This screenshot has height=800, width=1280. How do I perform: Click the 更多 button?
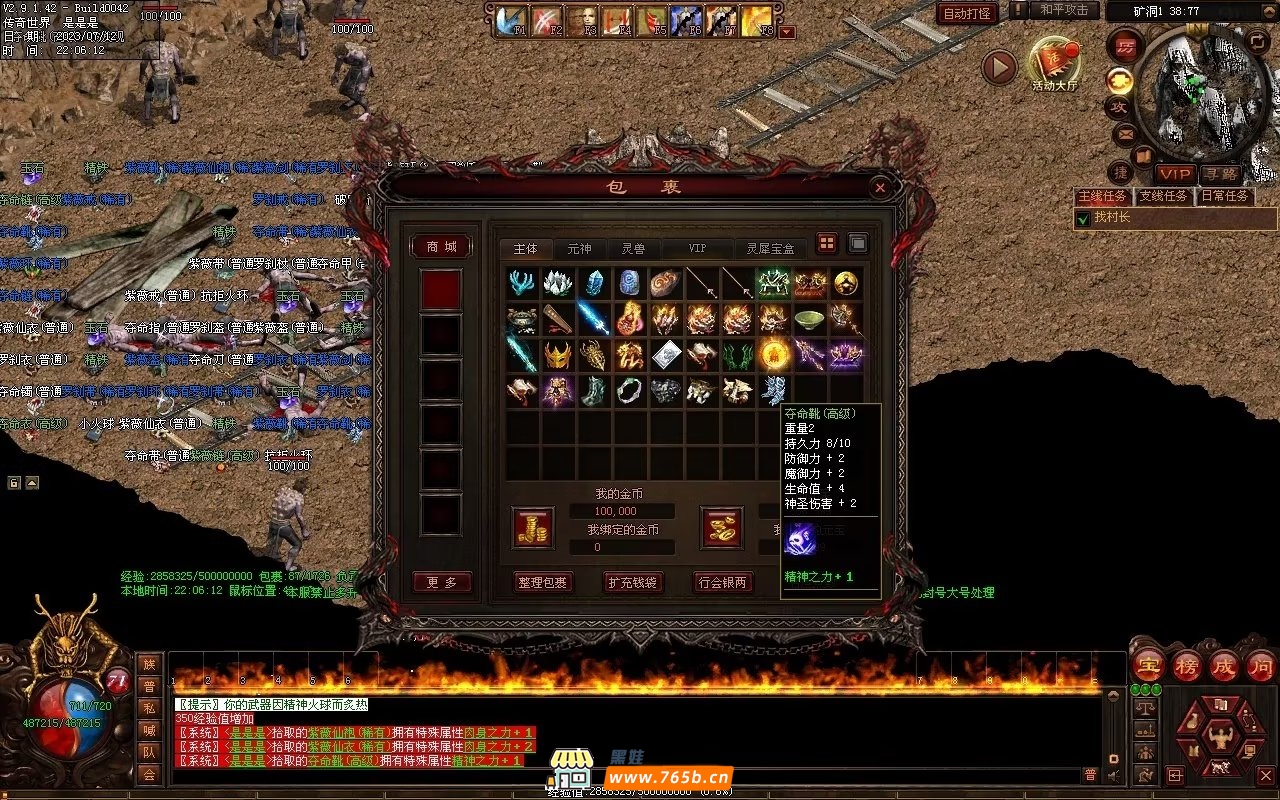[441, 582]
